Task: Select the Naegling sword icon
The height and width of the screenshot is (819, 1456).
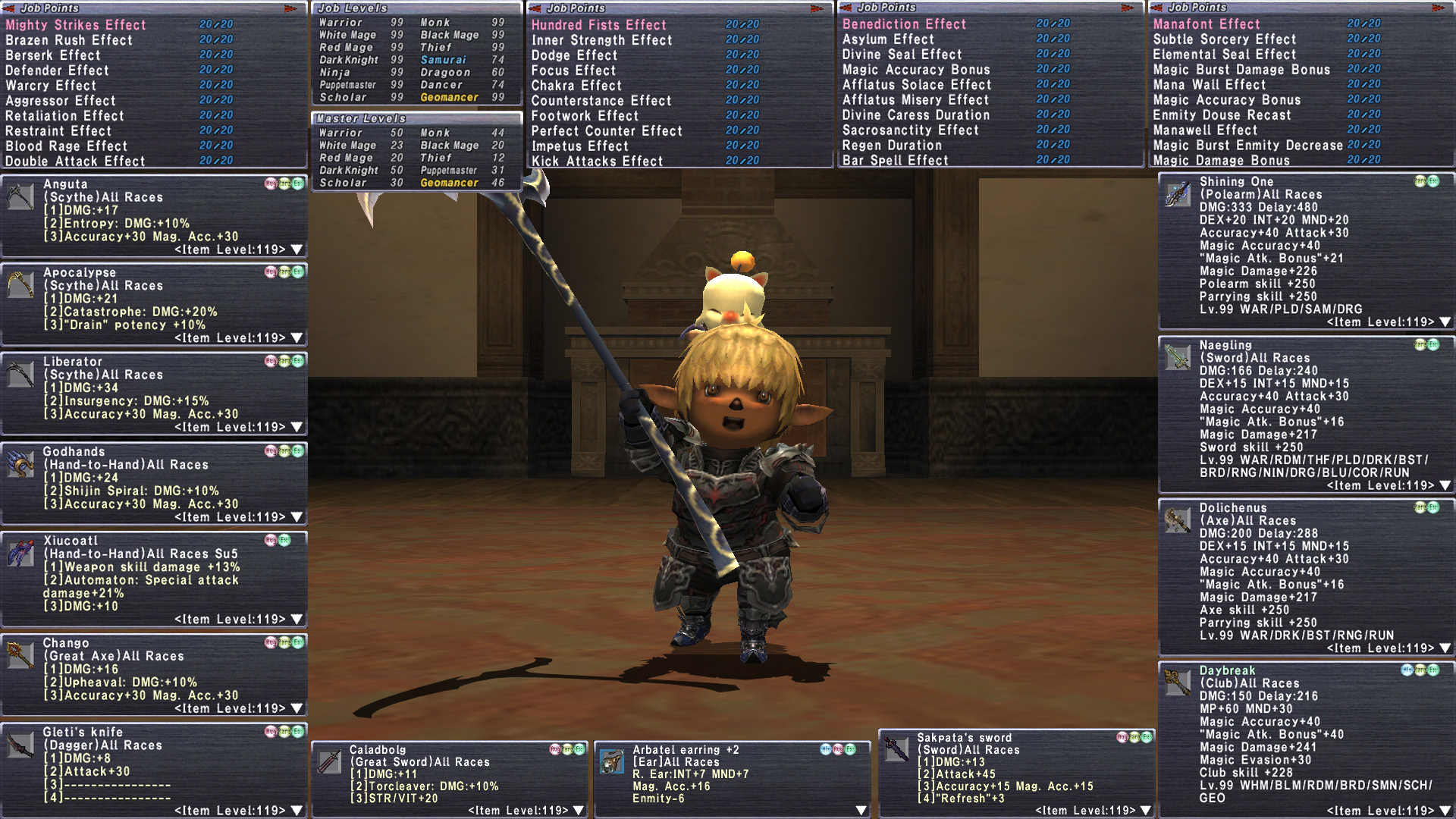Action: (x=1178, y=358)
